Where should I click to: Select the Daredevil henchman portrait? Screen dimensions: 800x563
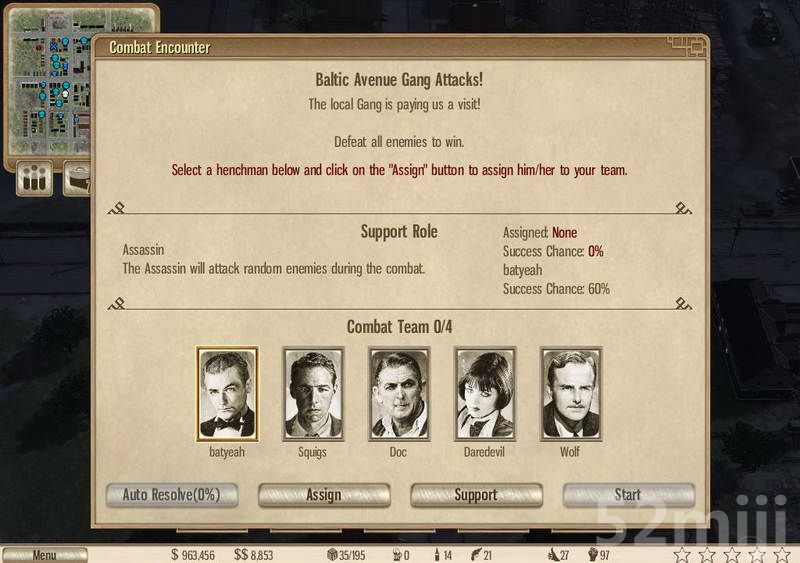point(485,394)
